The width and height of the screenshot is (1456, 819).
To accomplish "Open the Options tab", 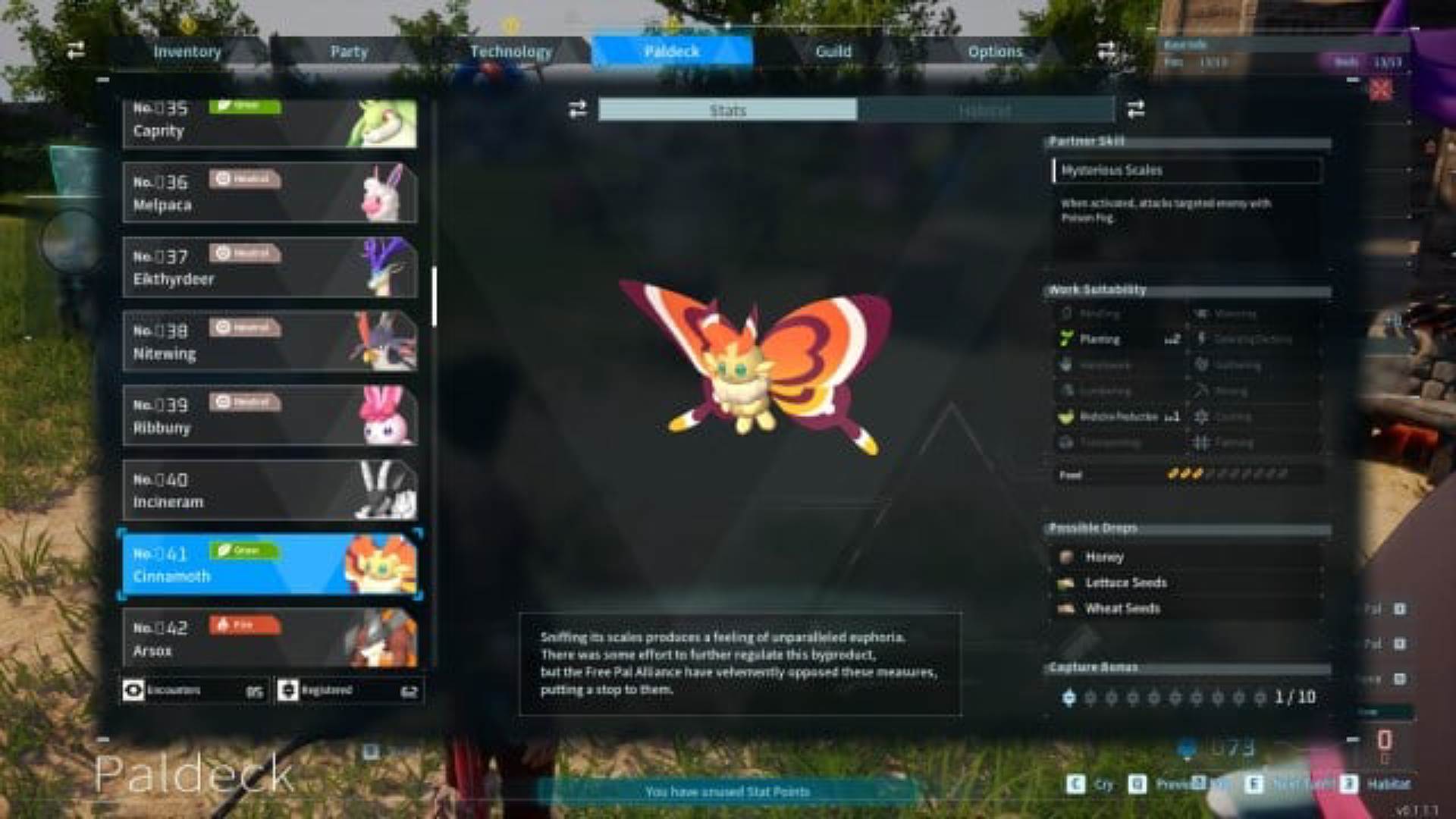I will click(995, 52).
